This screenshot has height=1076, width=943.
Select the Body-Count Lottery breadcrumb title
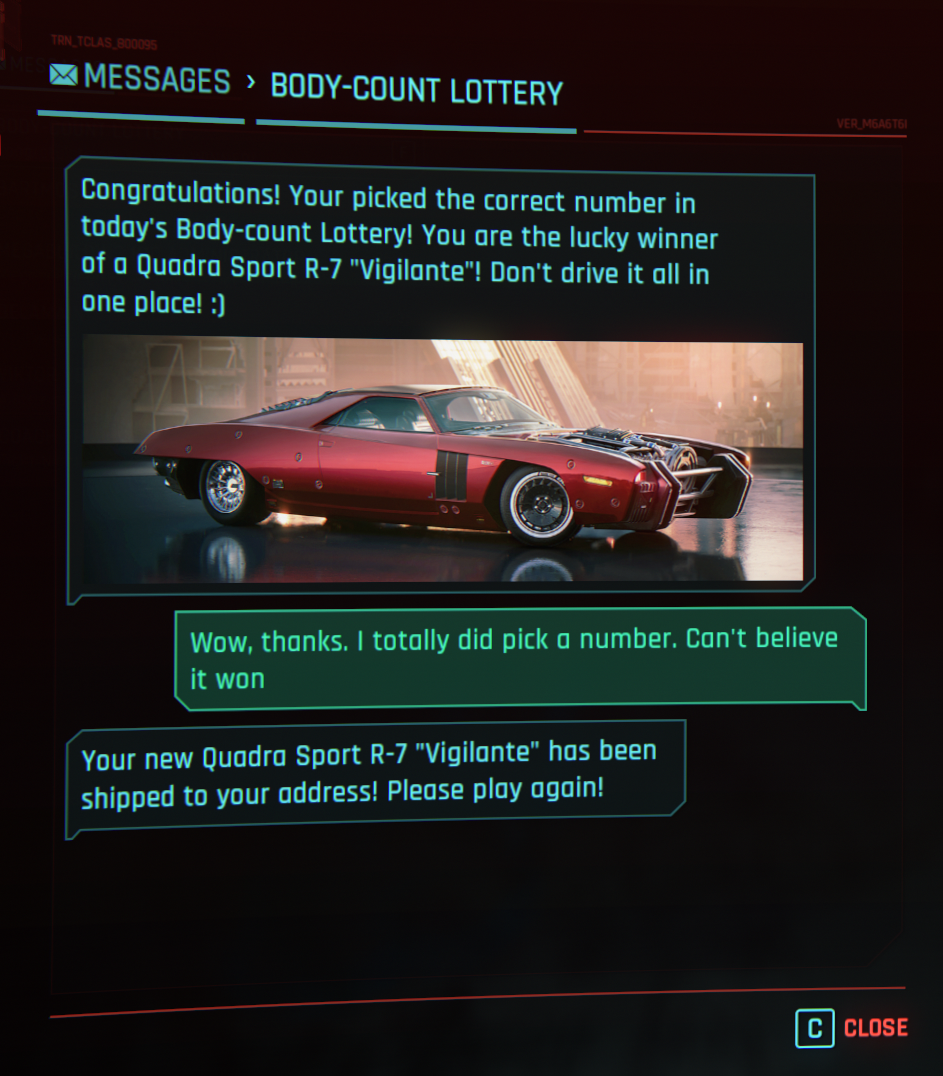click(x=416, y=90)
